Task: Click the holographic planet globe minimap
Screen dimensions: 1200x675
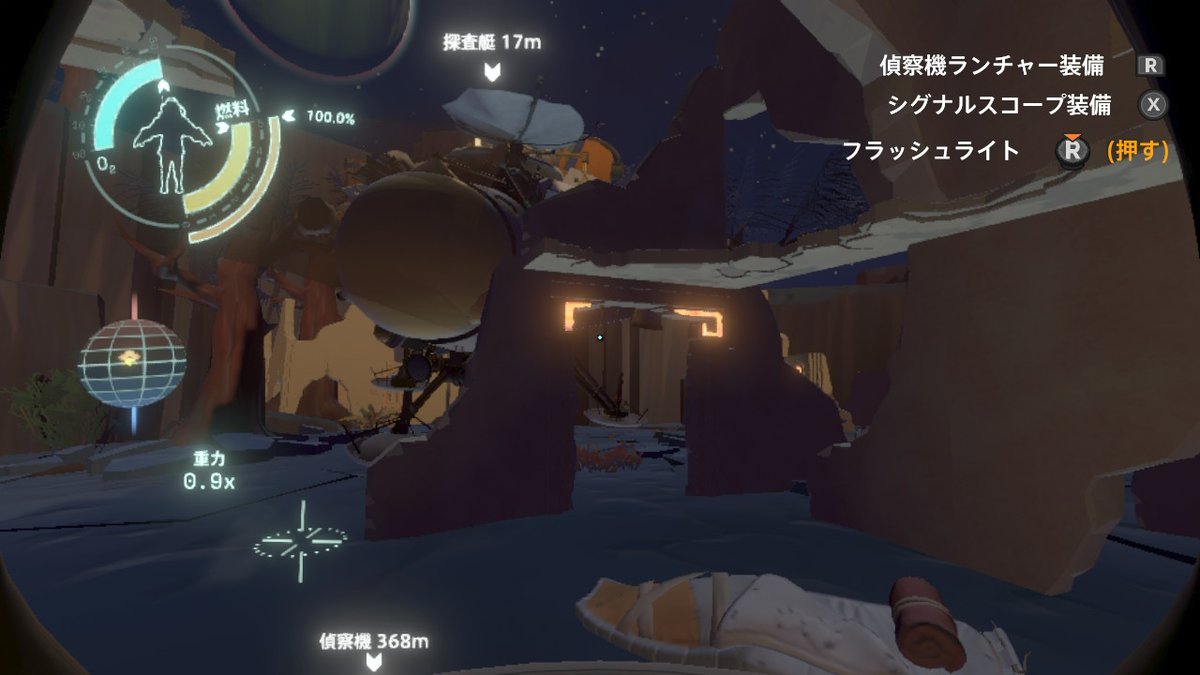Action: pos(132,363)
